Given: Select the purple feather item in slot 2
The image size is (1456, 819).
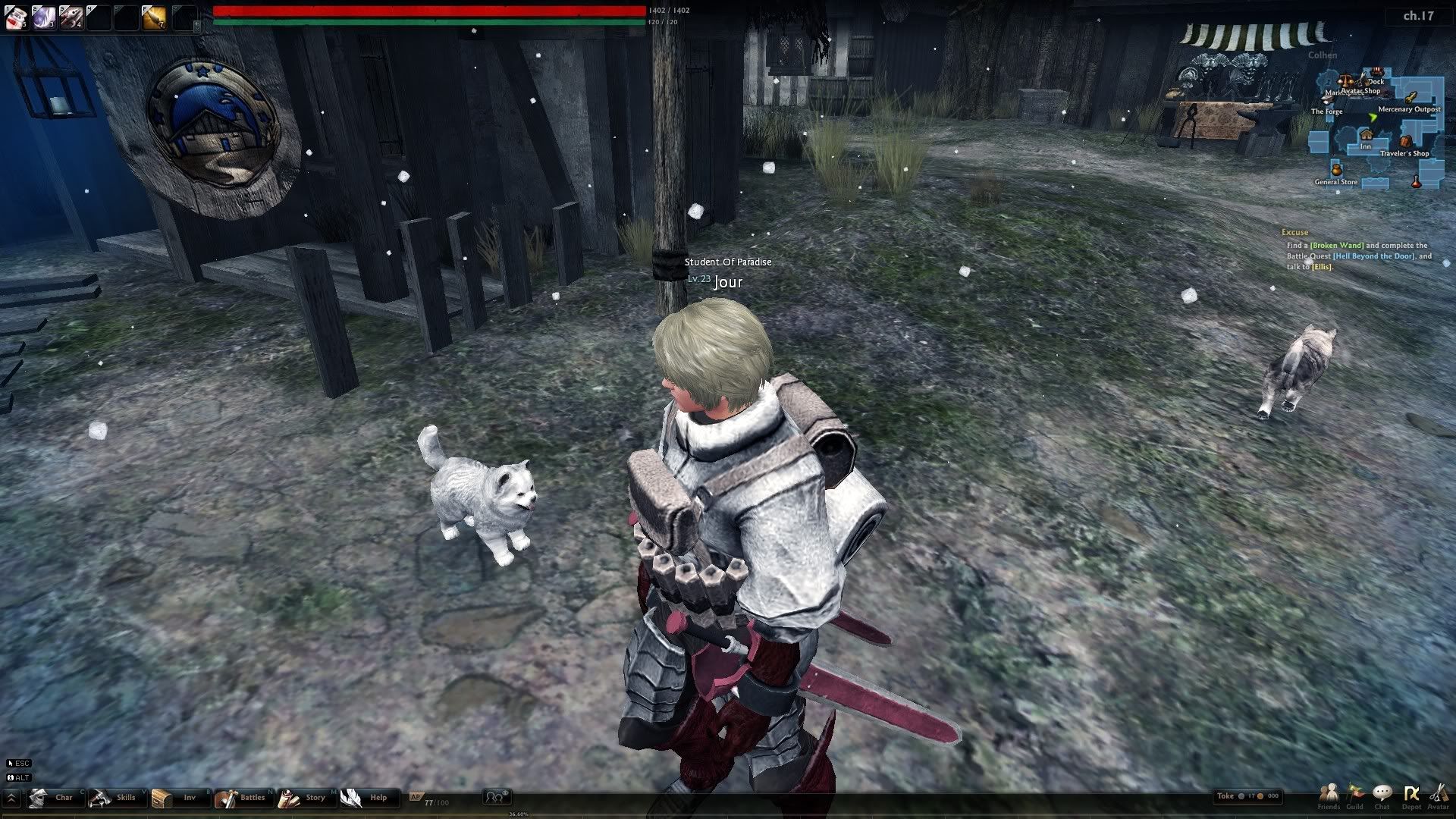Looking at the screenshot, I should [43, 17].
